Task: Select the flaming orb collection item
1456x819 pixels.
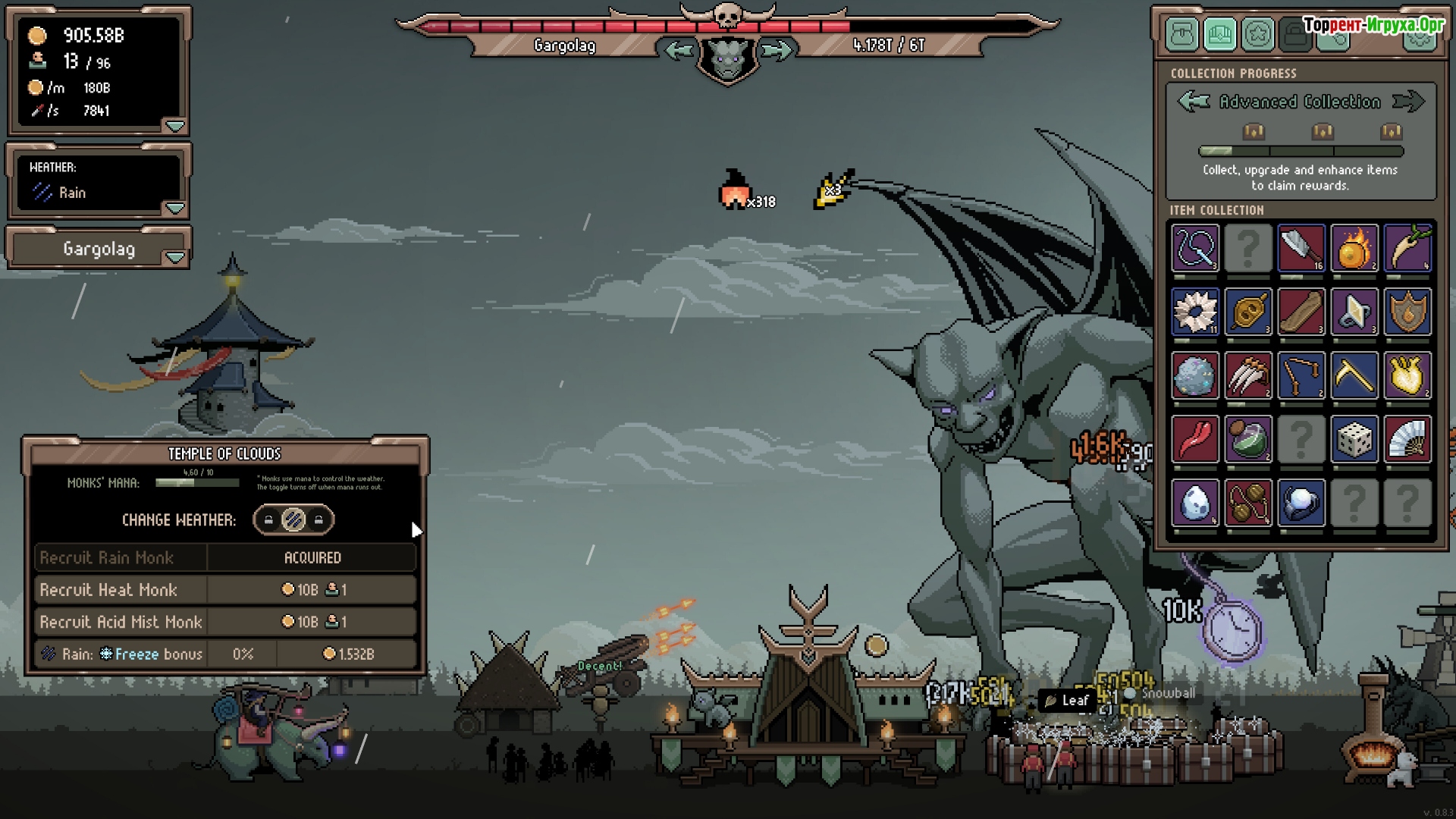Action: [x=1354, y=248]
